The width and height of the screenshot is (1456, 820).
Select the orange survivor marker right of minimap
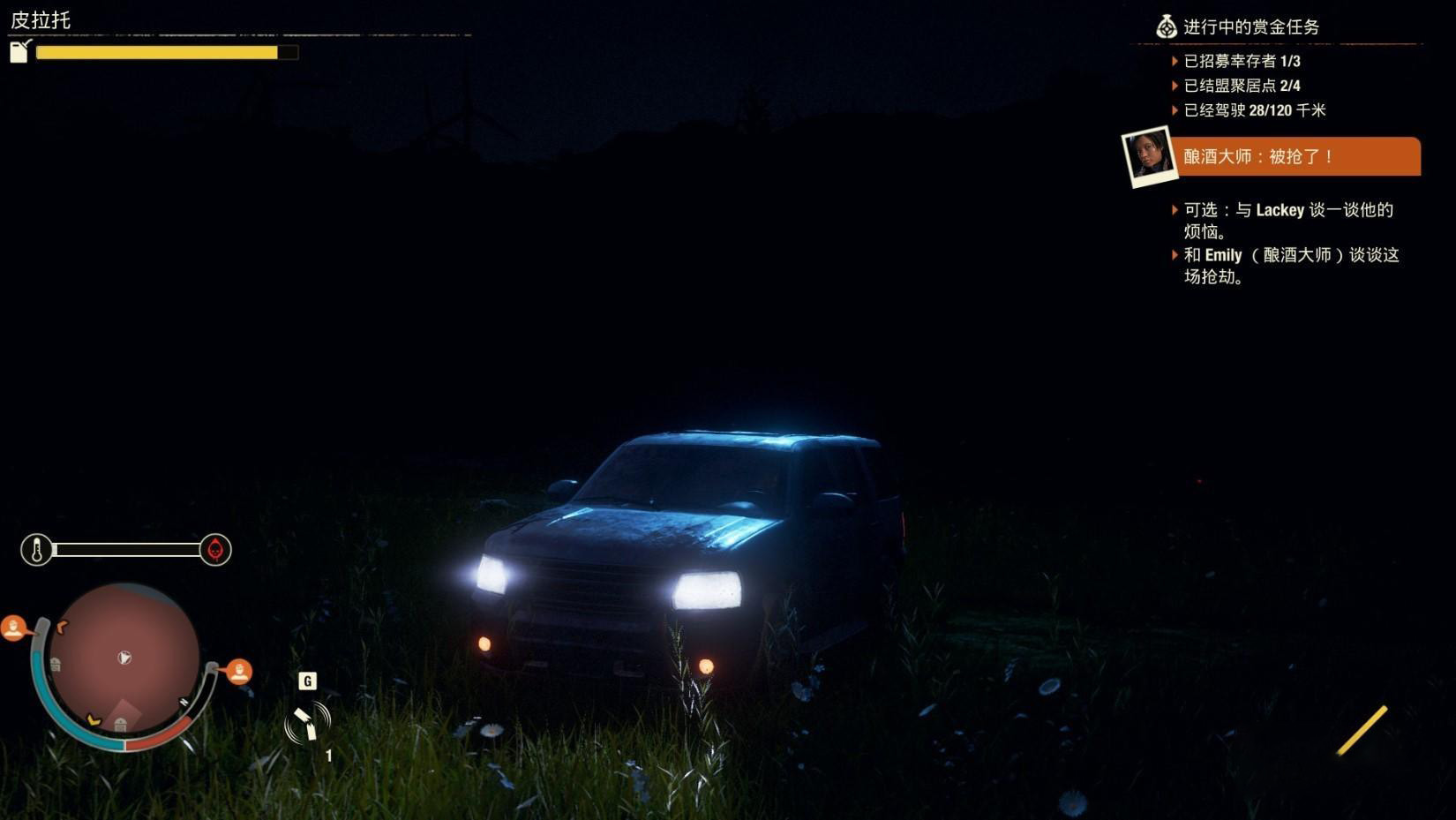[x=239, y=672]
